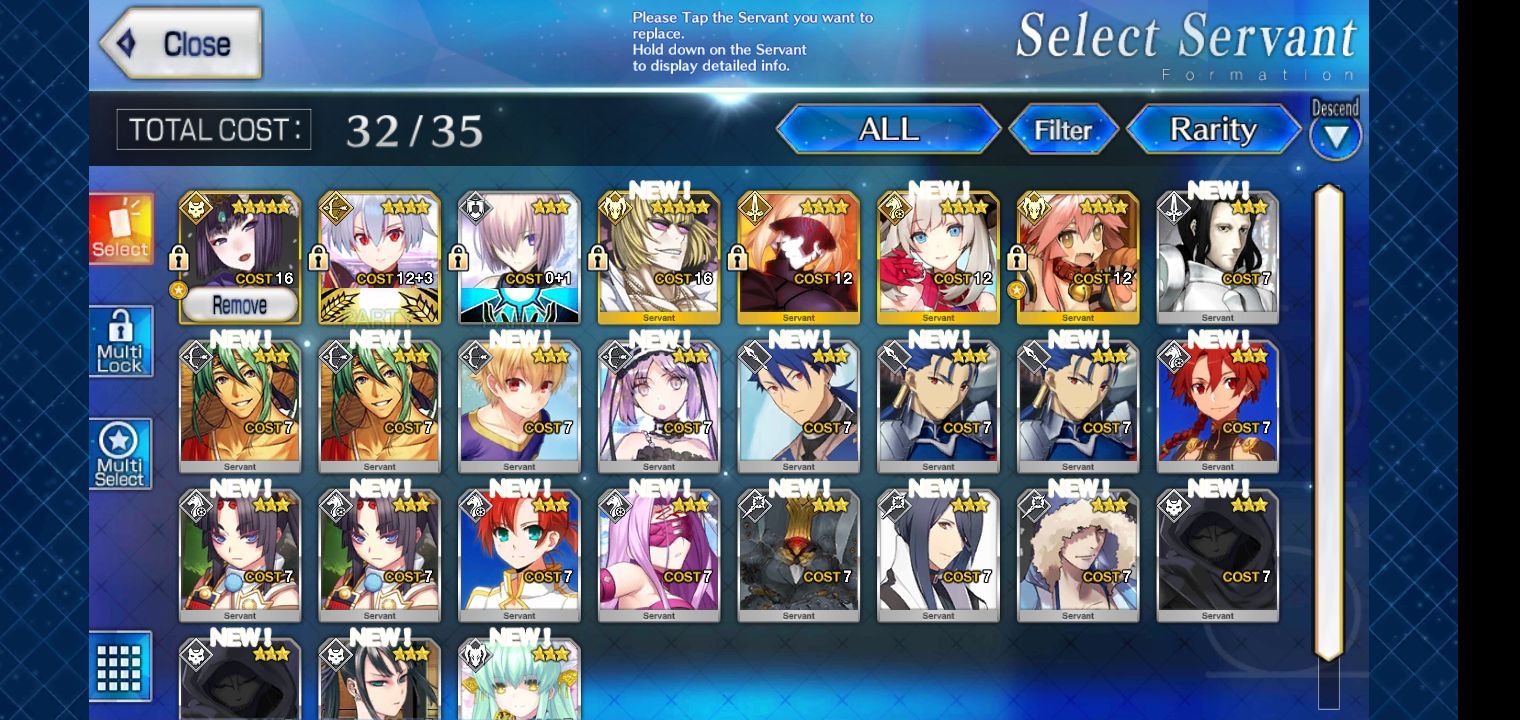Select the Multi Lock tool
Viewport: 1520px width, 720px height.
pyautogui.click(x=119, y=342)
